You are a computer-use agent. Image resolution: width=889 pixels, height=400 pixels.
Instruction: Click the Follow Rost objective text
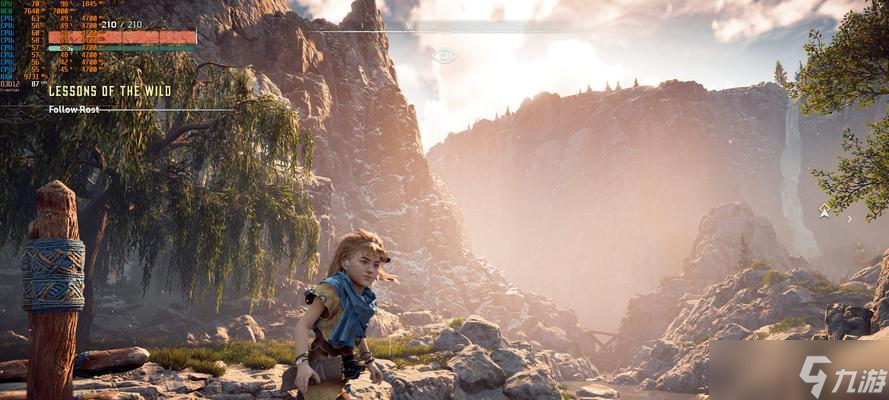[74, 109]
